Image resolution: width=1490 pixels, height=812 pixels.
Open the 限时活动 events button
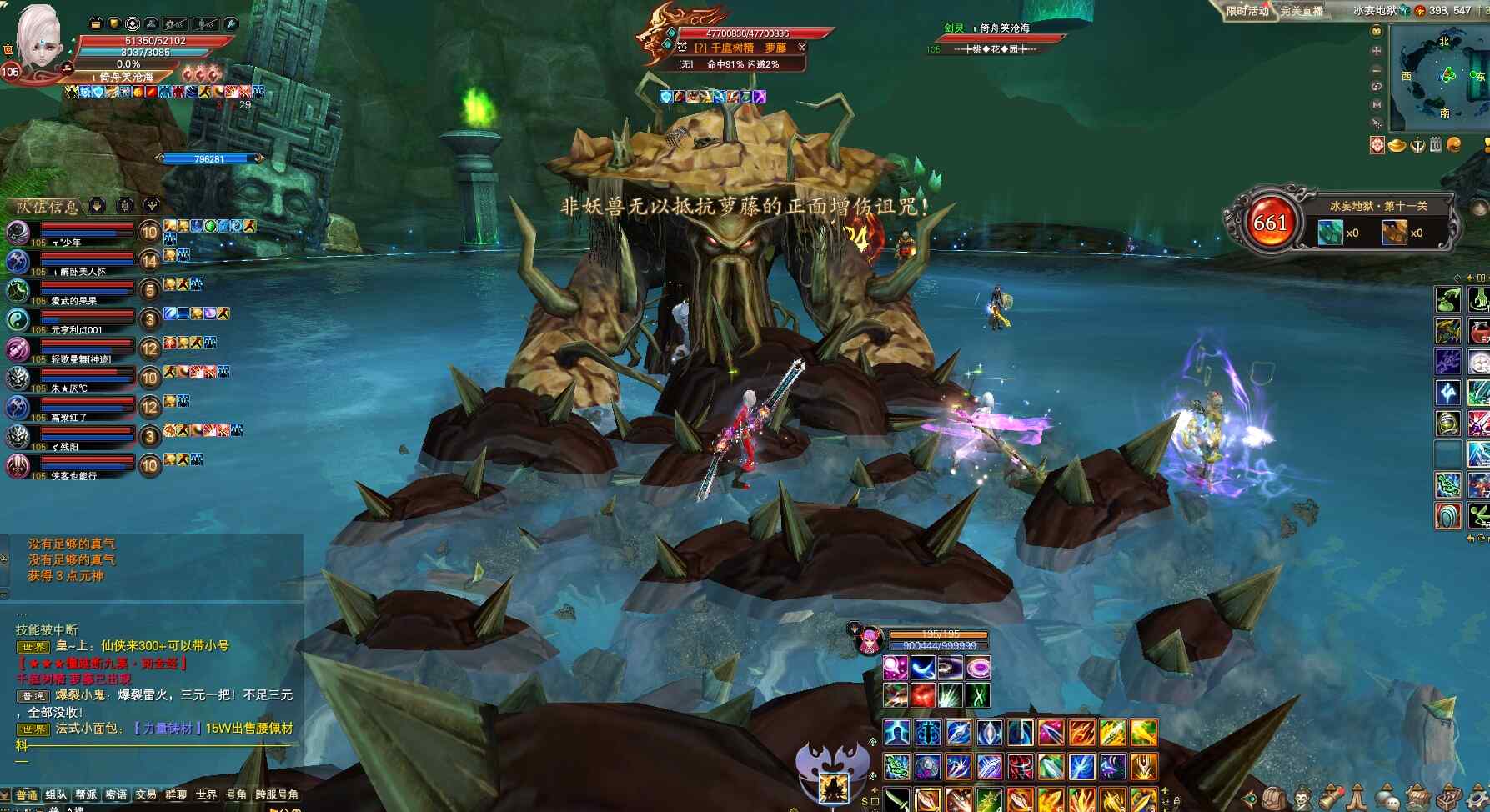click(1247, 11)
